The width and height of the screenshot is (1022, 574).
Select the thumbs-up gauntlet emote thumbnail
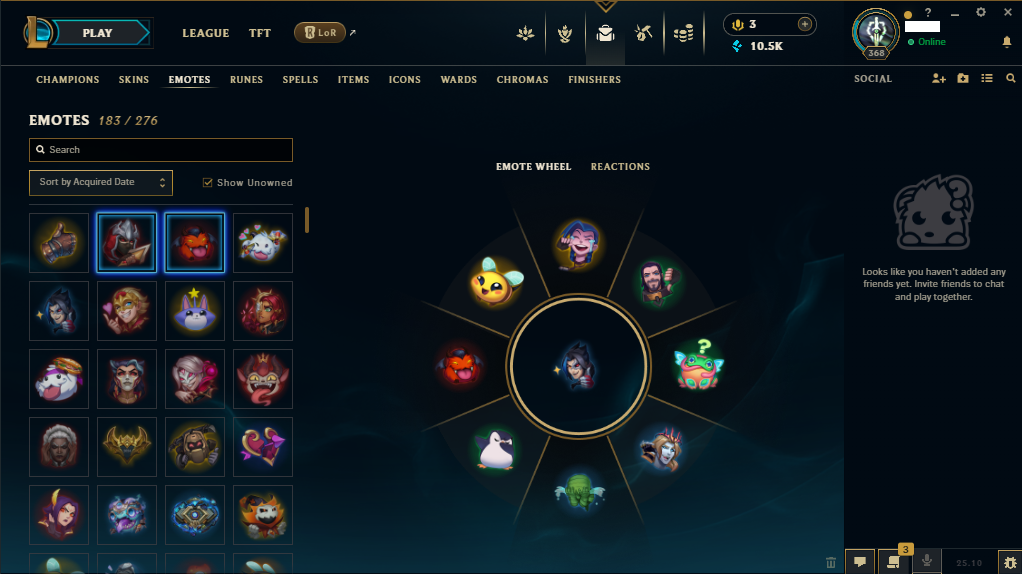(59, 243)
